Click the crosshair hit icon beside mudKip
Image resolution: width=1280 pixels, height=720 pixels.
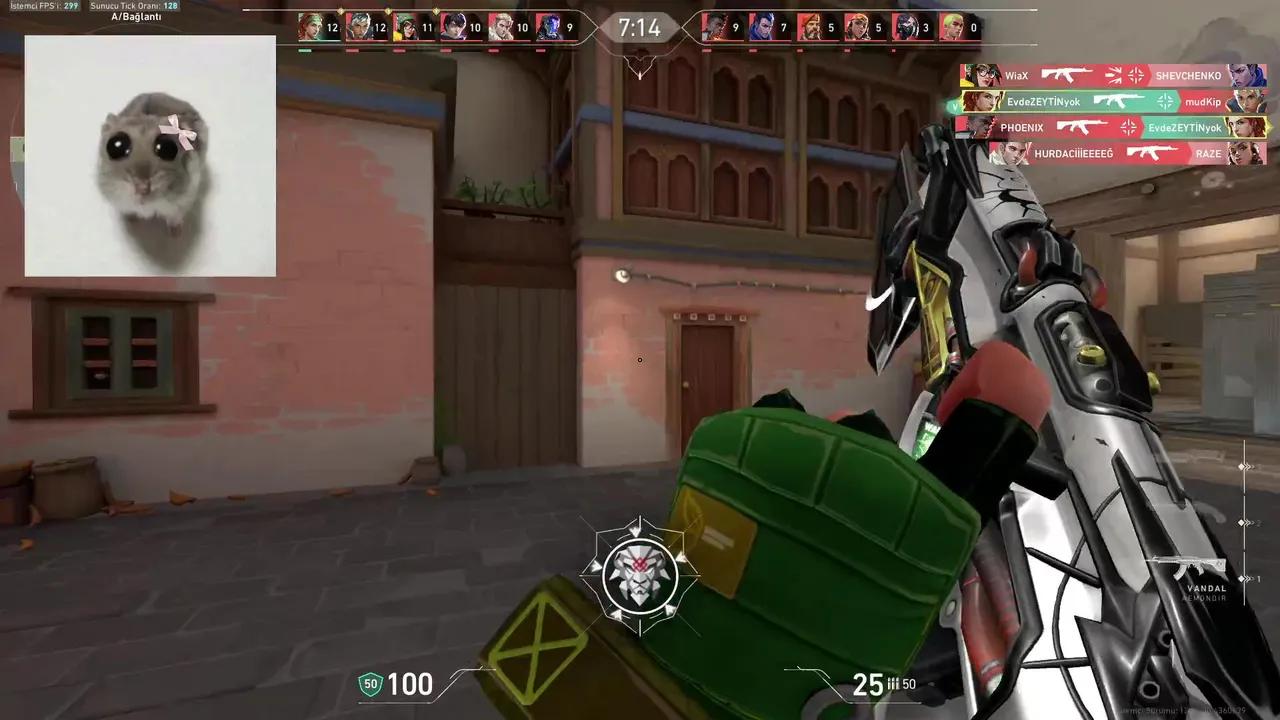(x=1165, y=100)
